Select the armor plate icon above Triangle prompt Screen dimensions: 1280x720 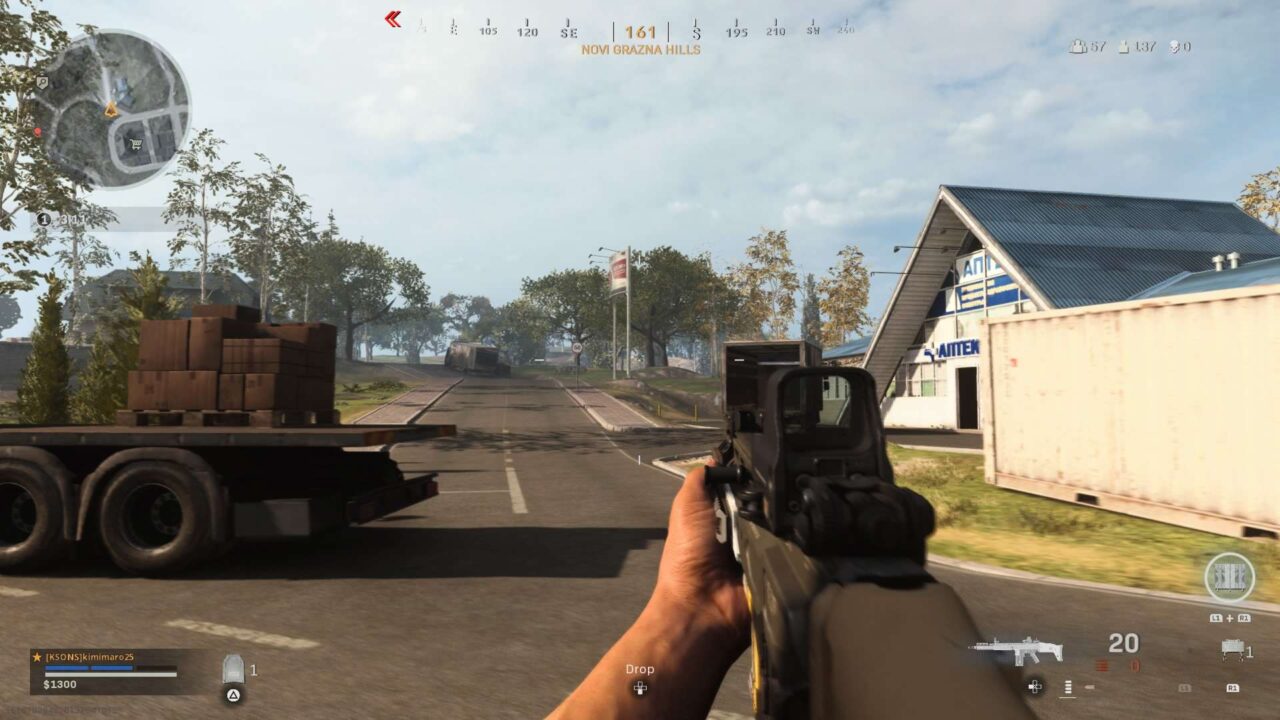(x=232, y=667)
